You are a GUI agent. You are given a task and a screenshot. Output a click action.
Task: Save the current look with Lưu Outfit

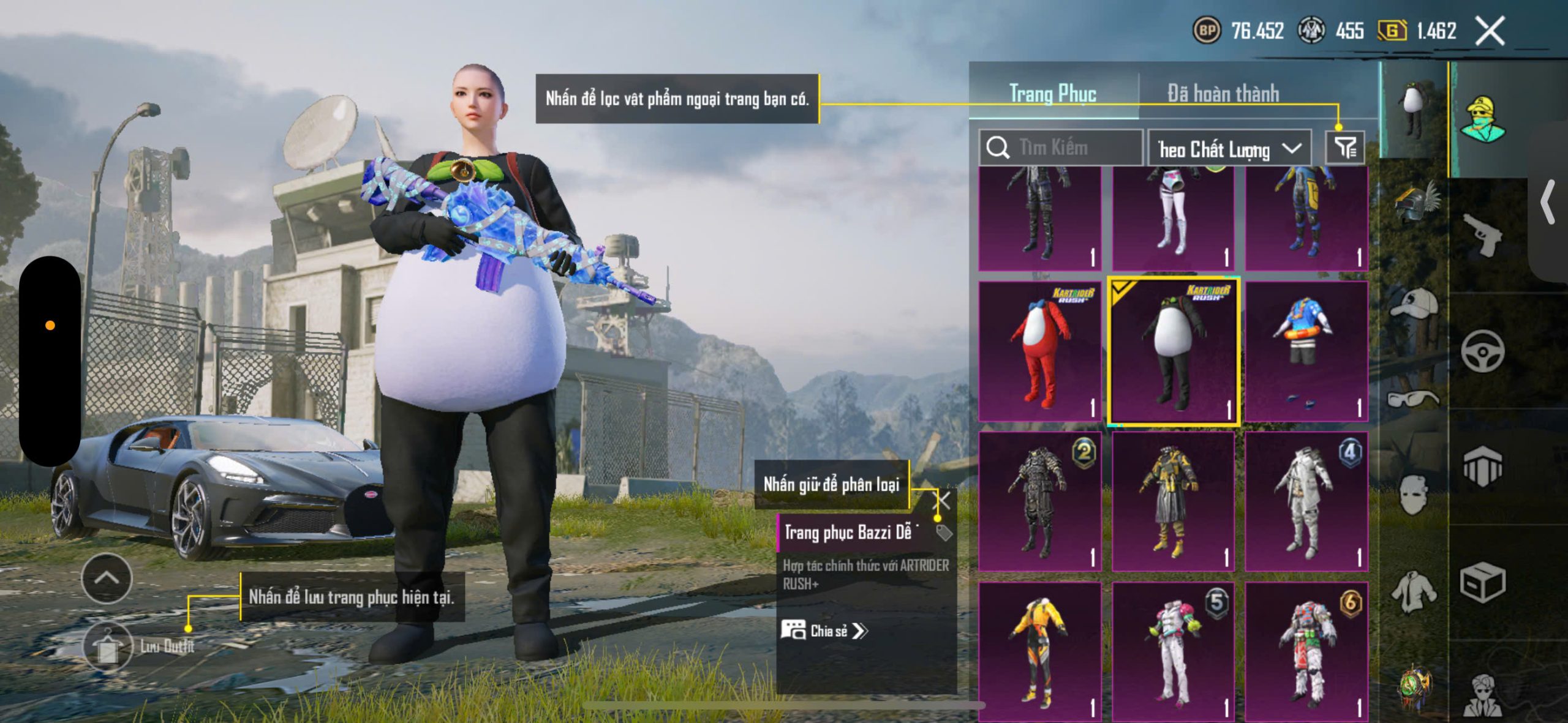point(108,646)
